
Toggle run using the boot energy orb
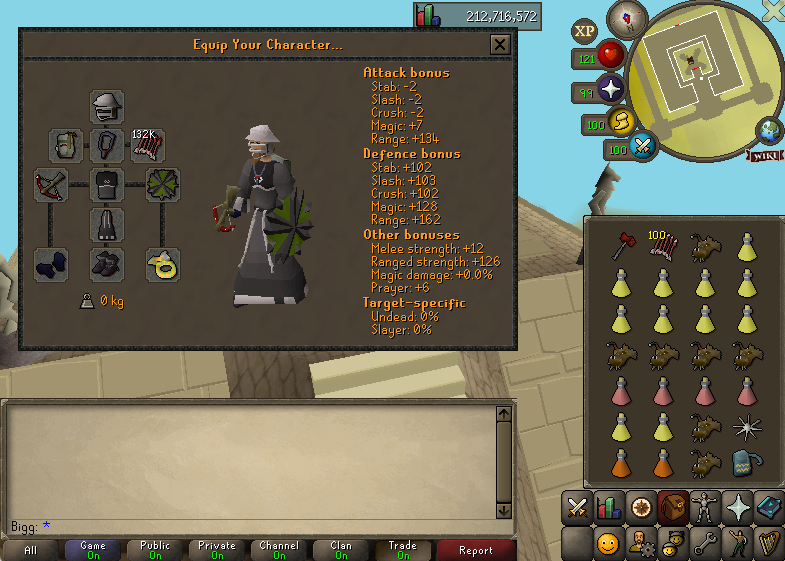tap(621, 122)
